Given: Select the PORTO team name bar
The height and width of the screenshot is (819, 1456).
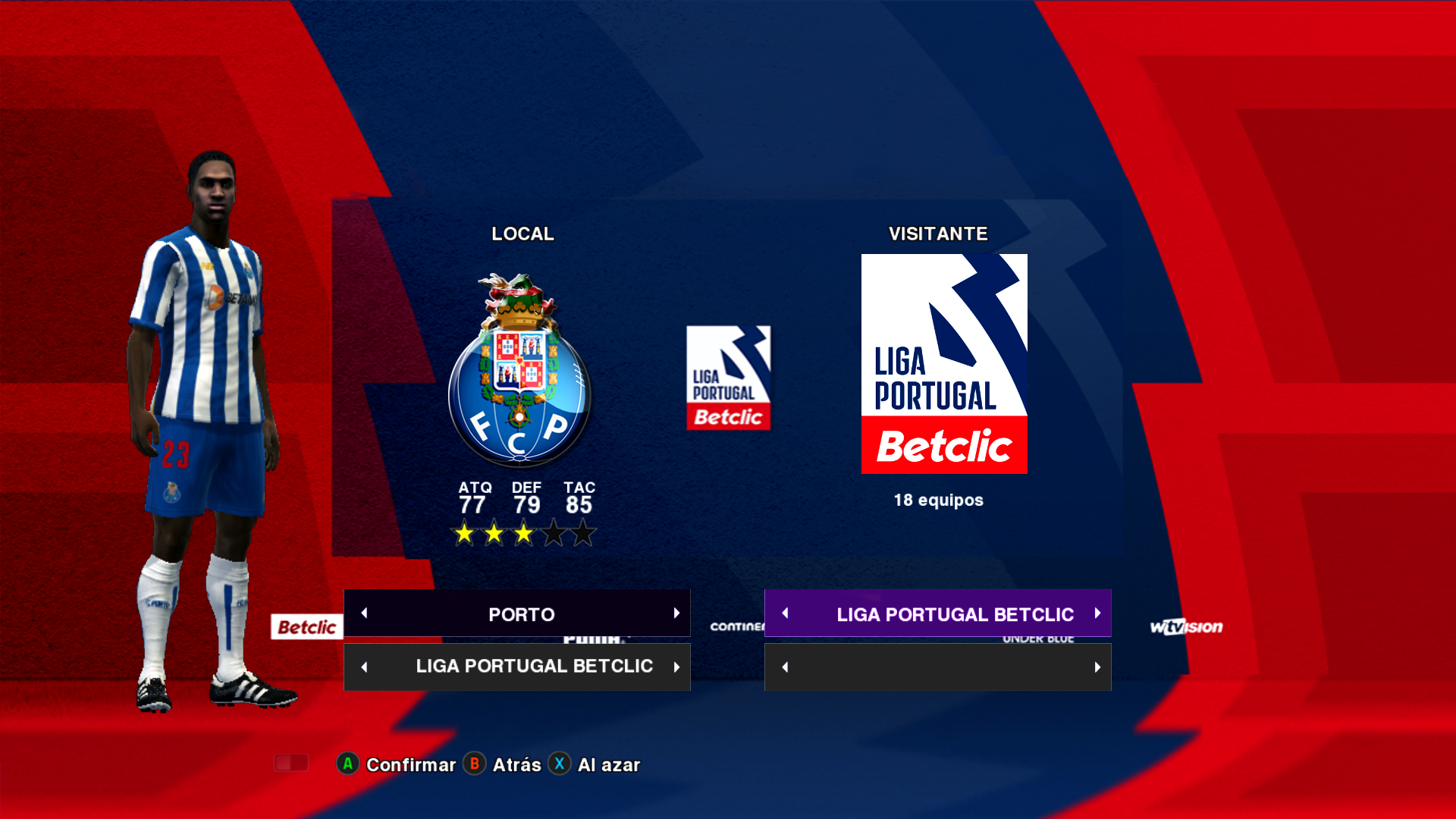Looking at the screenshot, I should click(x=520, y=613).
